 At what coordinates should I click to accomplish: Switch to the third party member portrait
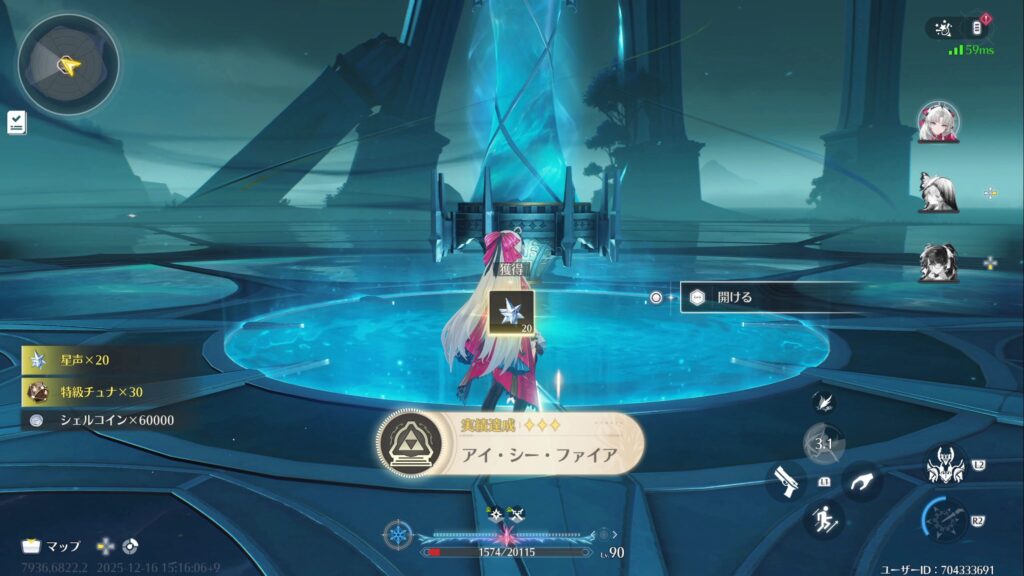(x=938, y=262)
